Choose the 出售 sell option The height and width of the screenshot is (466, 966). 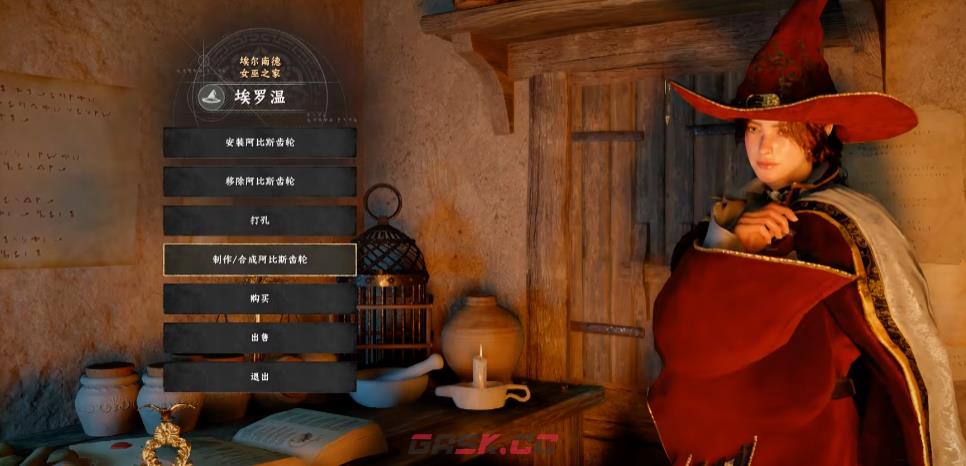(x=260, y=337)
